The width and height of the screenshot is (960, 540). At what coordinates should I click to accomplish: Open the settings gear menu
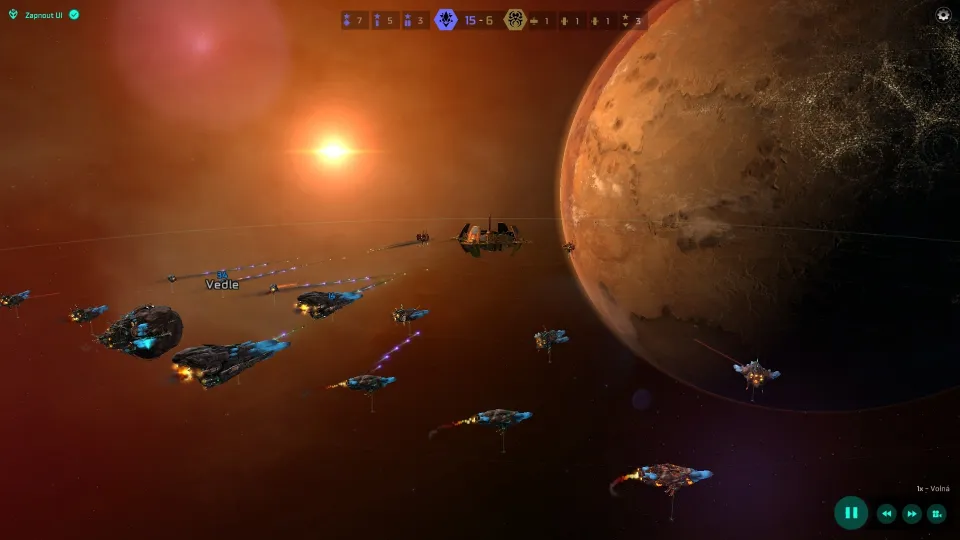[943, 15]
